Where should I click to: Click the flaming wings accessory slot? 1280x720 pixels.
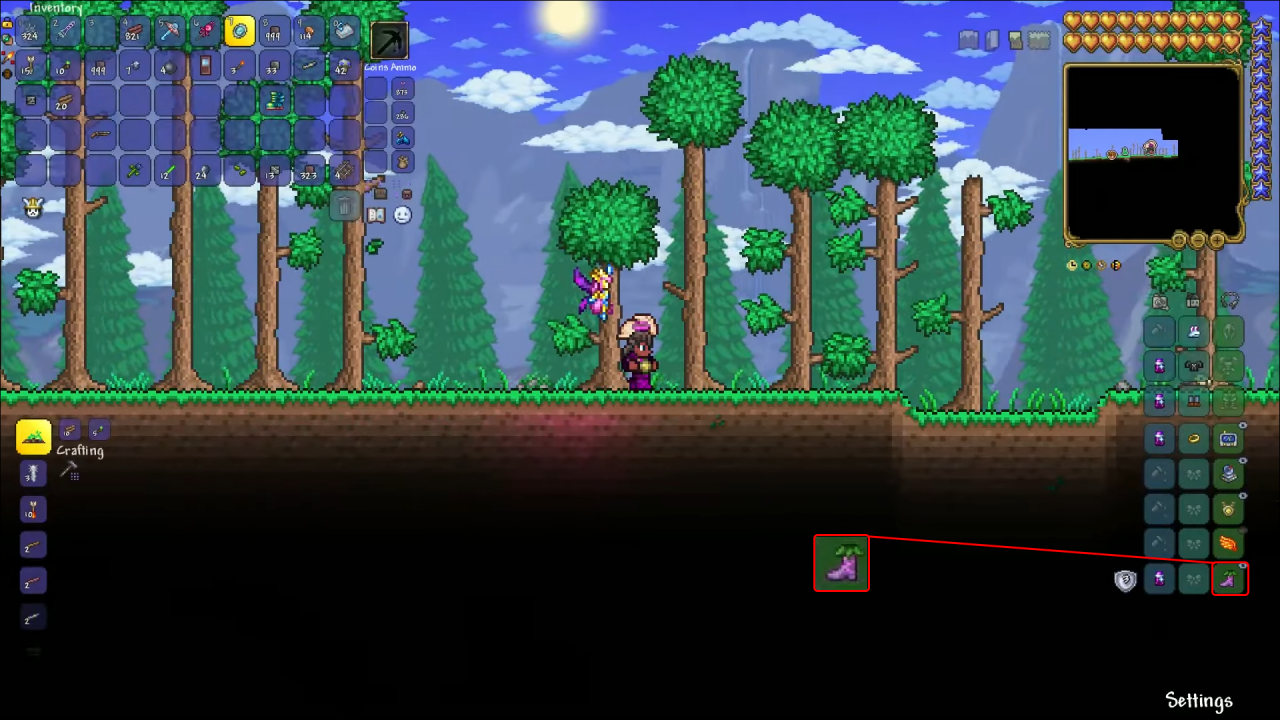coord(1229,544)
